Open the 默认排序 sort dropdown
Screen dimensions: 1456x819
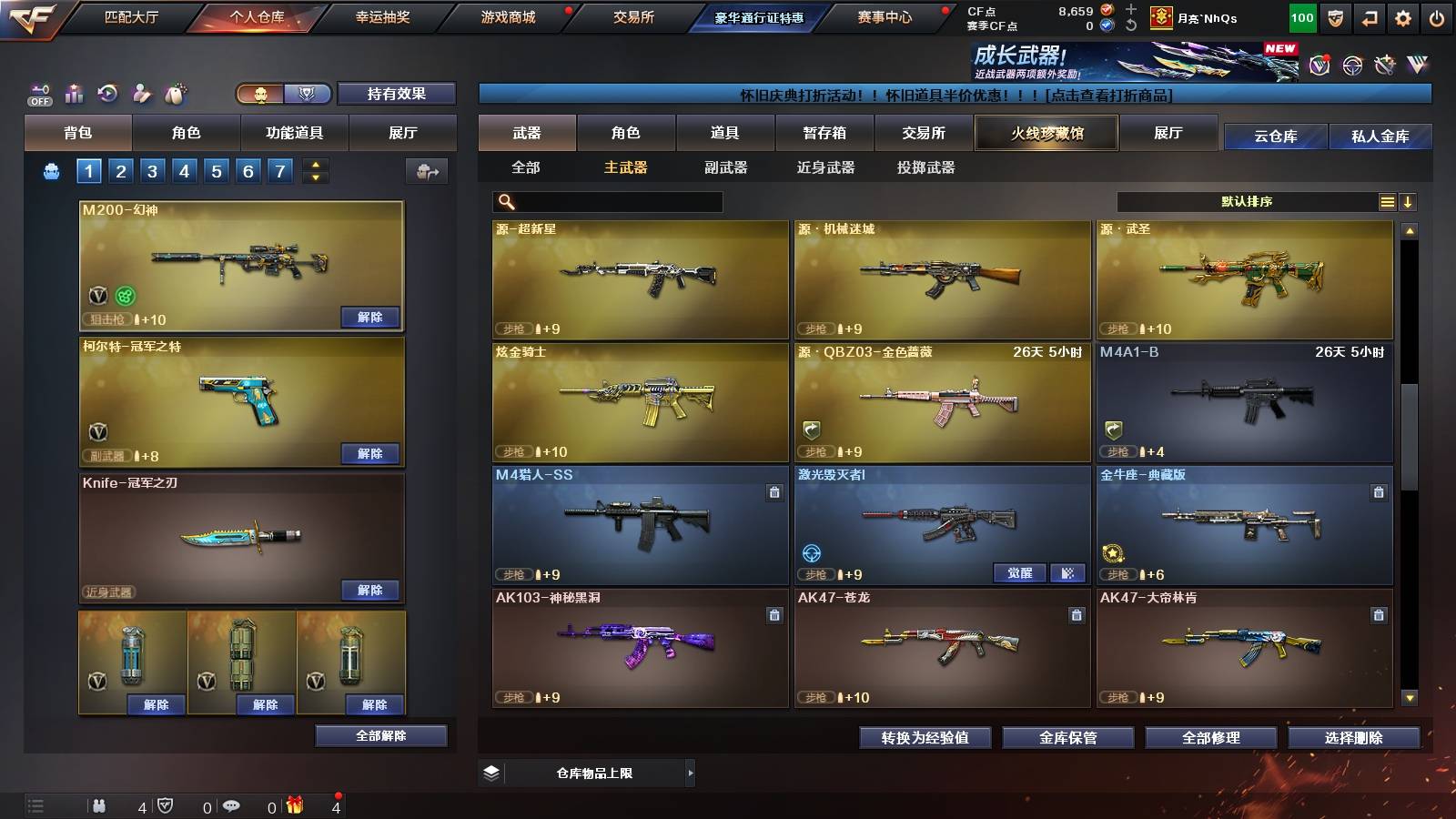pyautogui.click(x=1247, y=201)
